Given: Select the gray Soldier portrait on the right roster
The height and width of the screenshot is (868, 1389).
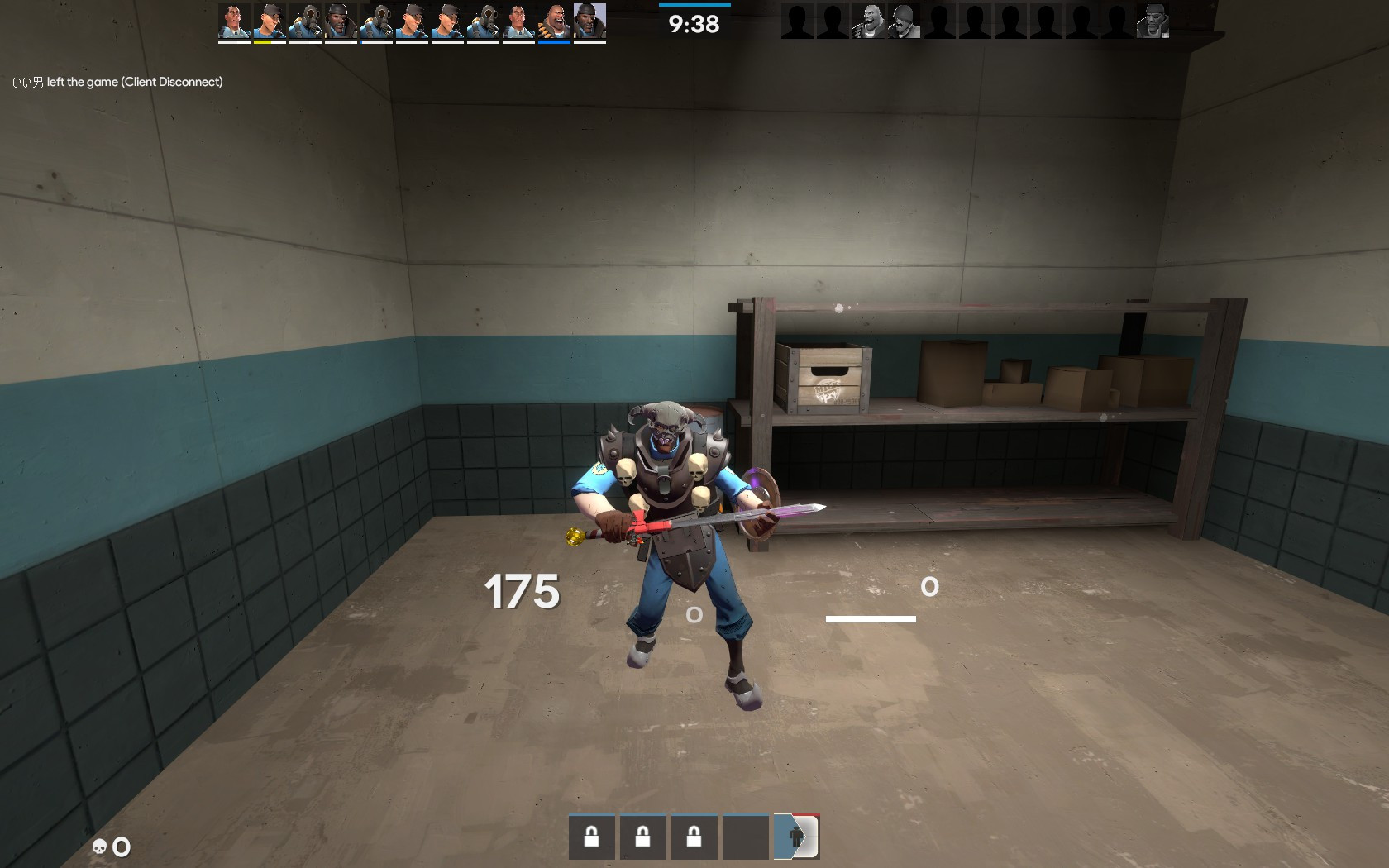Looking at the screenshot, I should click(x=903, y=21).
